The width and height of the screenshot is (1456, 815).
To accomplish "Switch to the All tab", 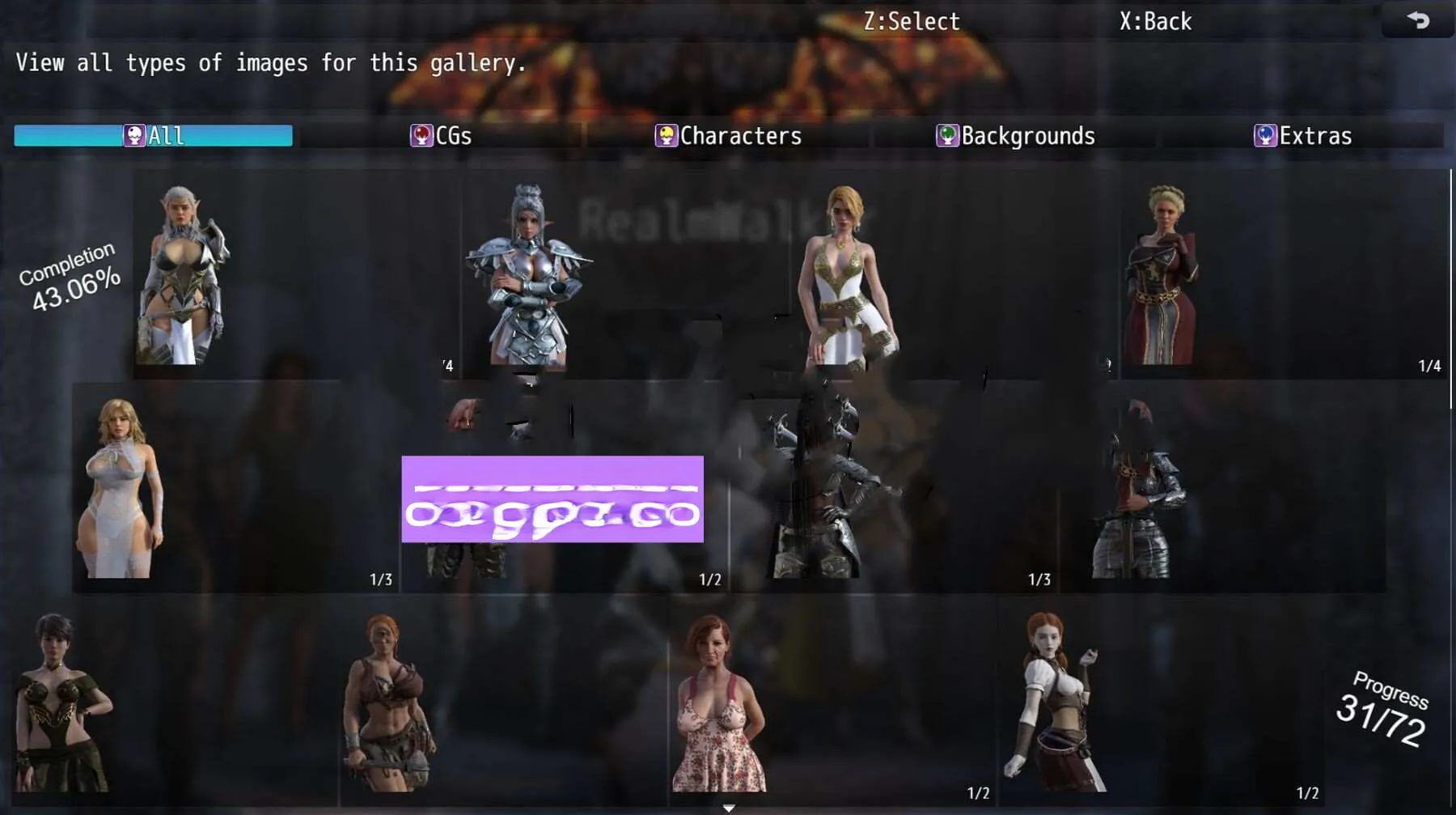I will 154,135.
